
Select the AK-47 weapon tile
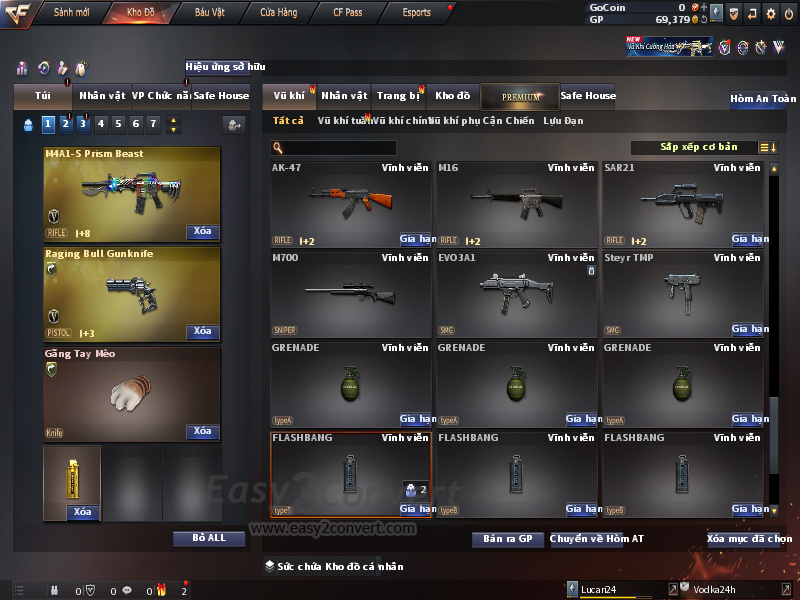(351, 203)
